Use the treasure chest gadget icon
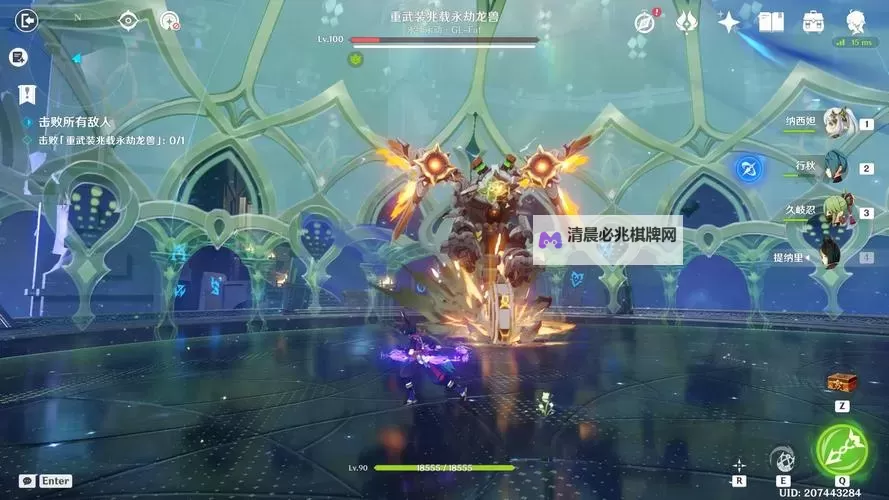Image resolution: width=889 pixels, height=500 pixels. coord(840,382)
